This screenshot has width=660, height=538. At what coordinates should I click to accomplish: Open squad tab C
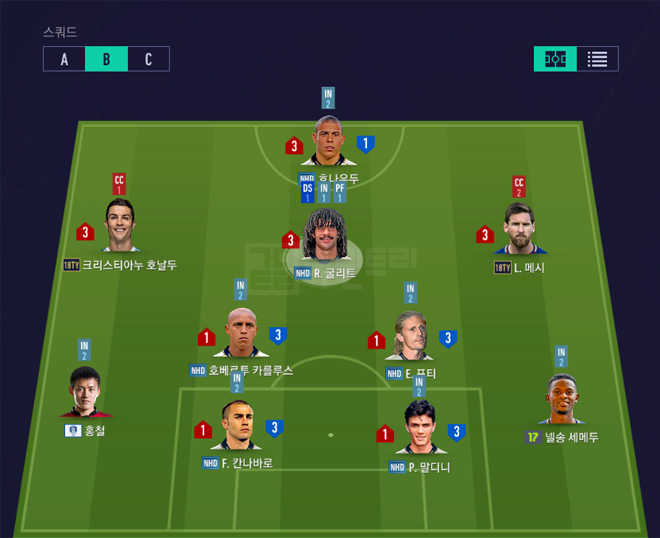(x=148, y=59)
